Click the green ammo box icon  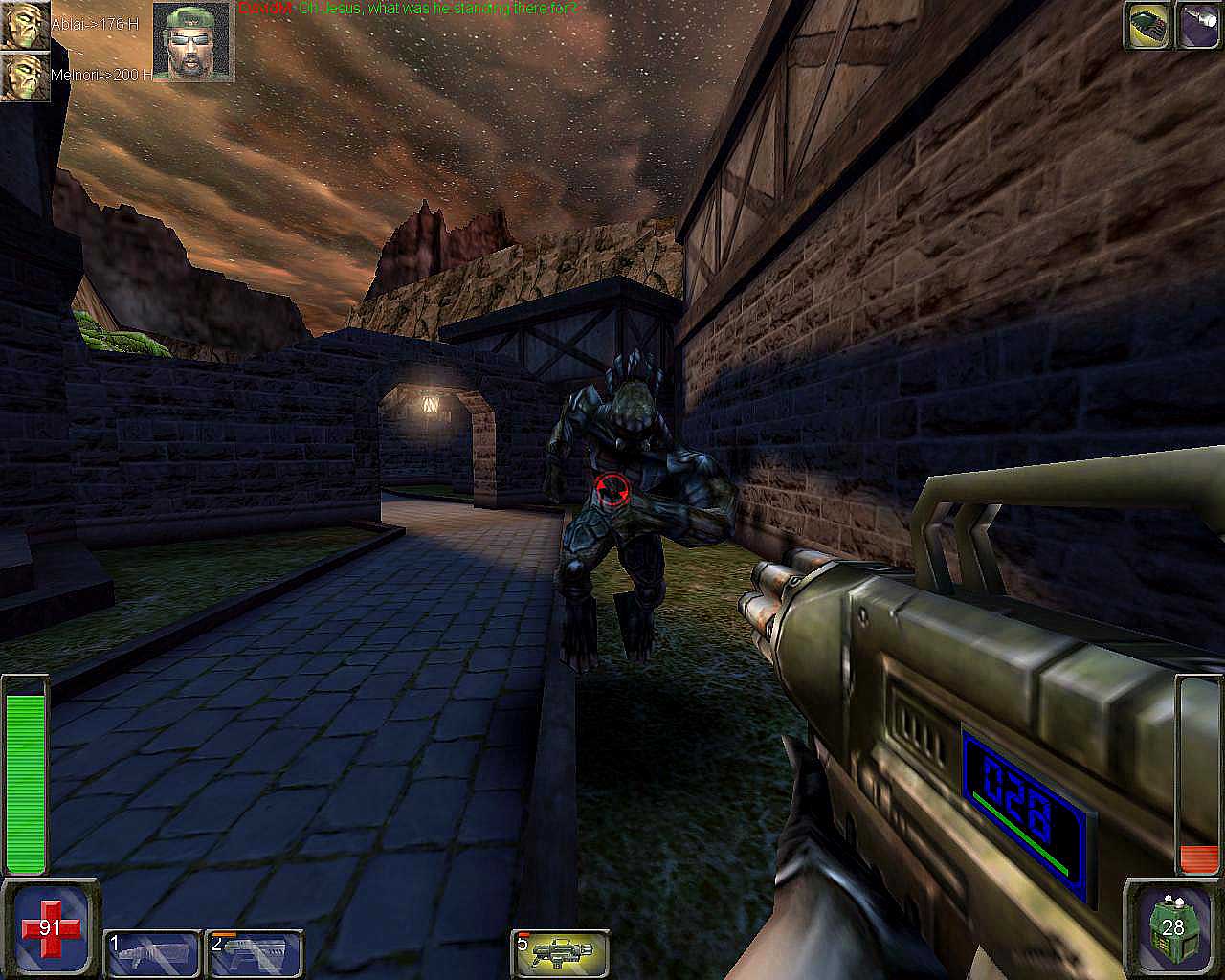tap(1172, 926)
